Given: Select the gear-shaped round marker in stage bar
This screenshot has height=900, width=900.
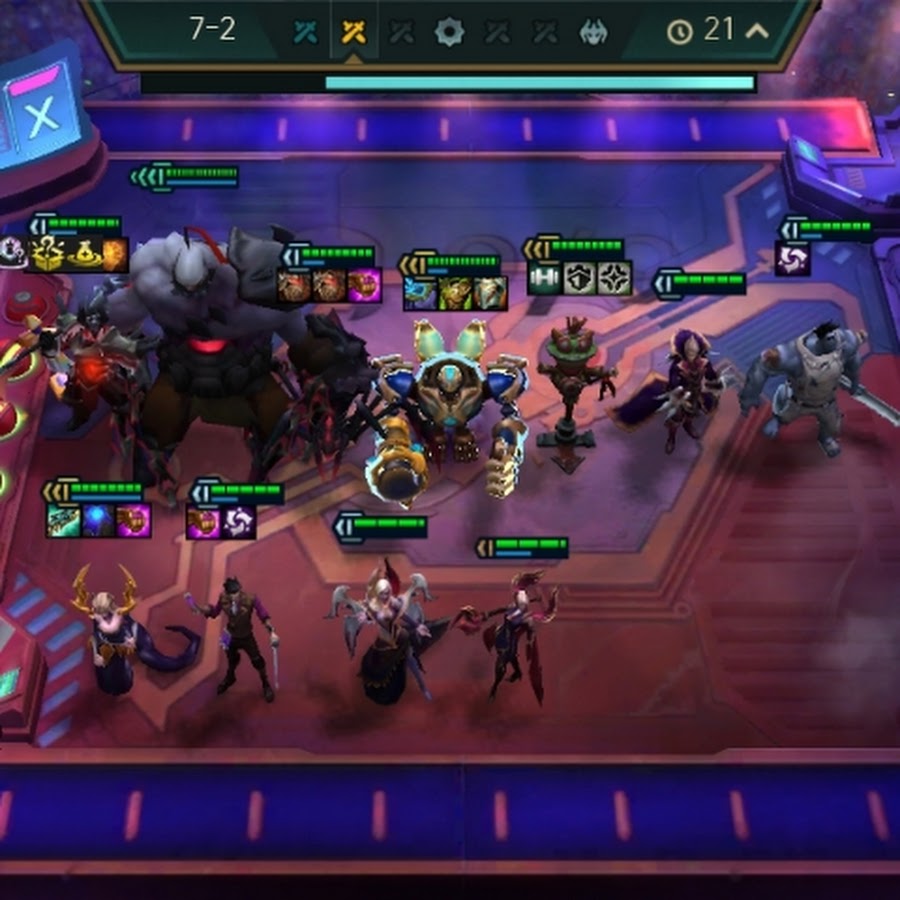Looking at the screenshot, I should click(449, 32).
